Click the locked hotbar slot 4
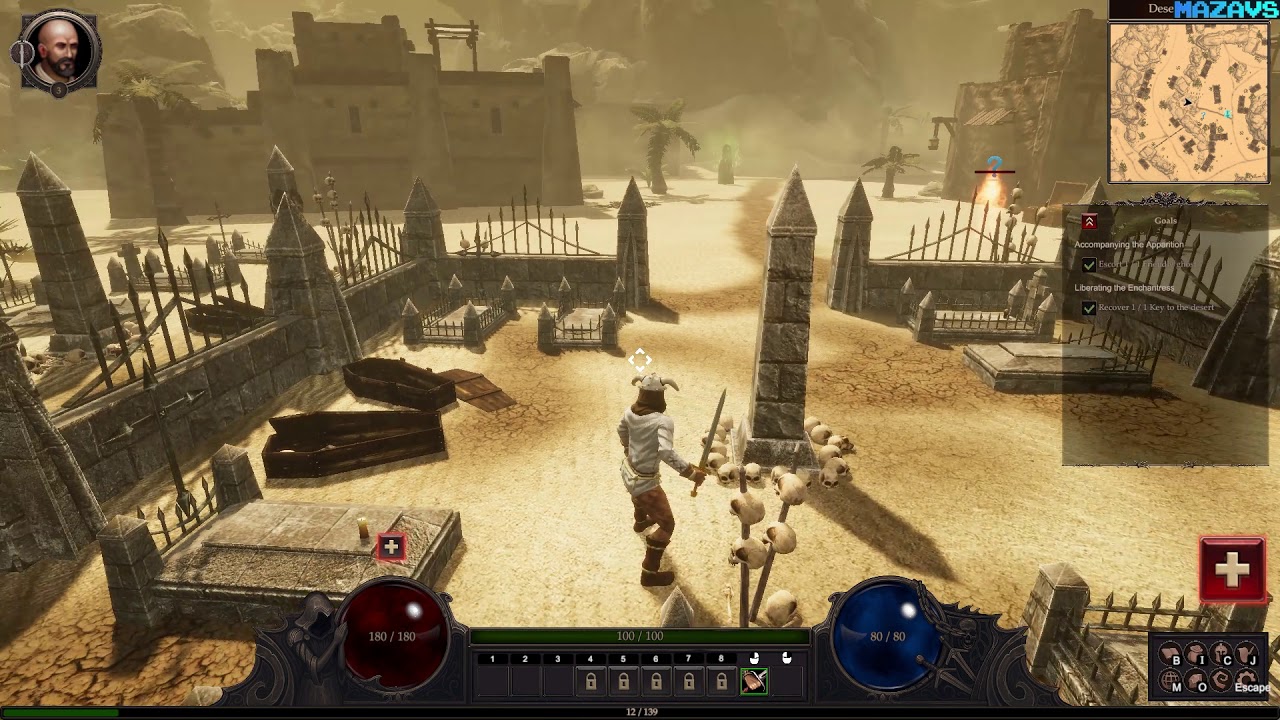 tap(590, 681)
